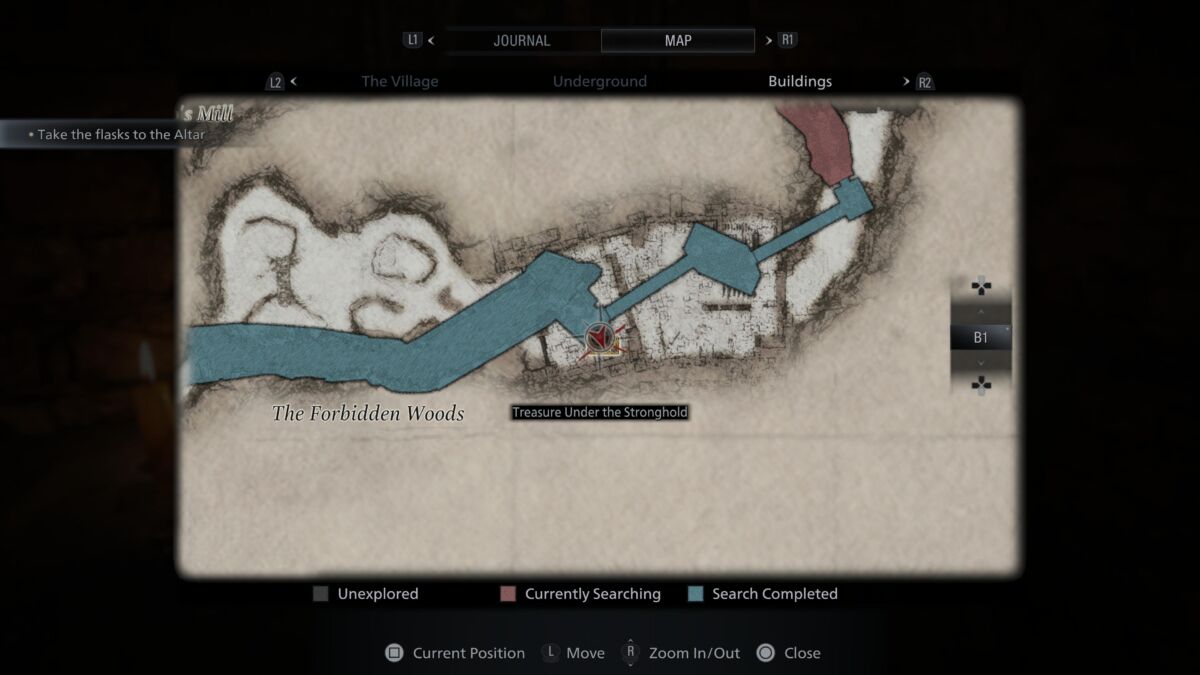
Task: Select the Map tab
Action: (x=677, y=41)
